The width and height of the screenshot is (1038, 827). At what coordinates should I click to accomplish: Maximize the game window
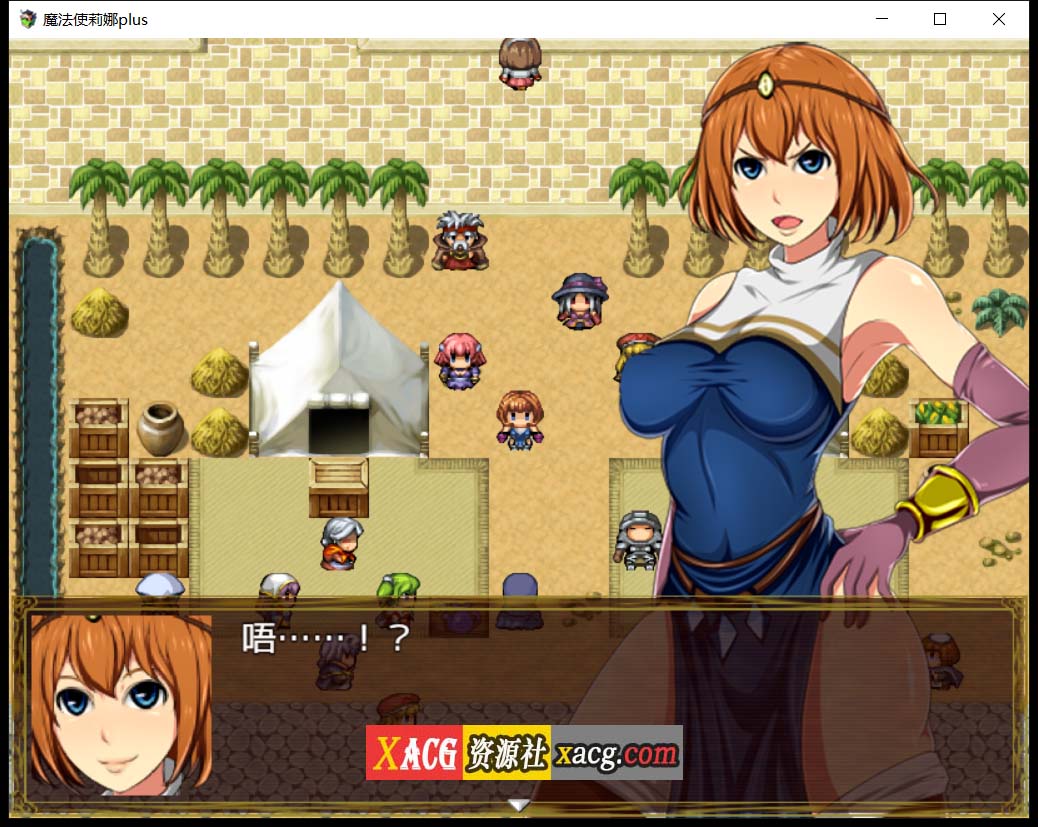tap(939, 19)
